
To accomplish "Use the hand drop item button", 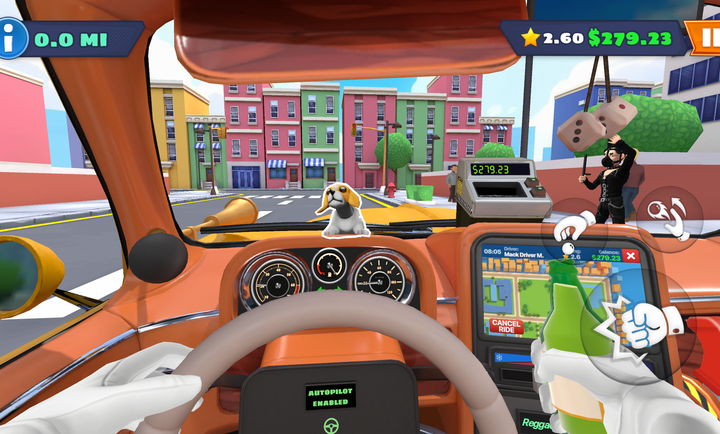I will point(574,233).
